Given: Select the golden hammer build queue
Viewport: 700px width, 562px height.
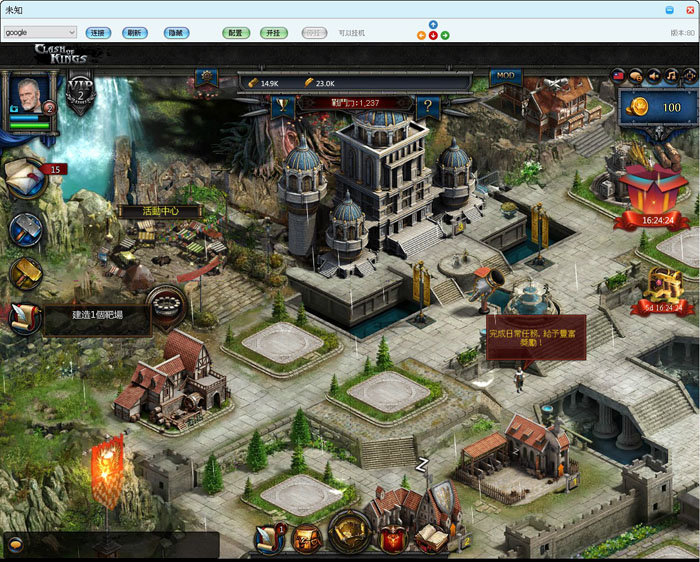Looking at the screenshot, I should 25,272.
